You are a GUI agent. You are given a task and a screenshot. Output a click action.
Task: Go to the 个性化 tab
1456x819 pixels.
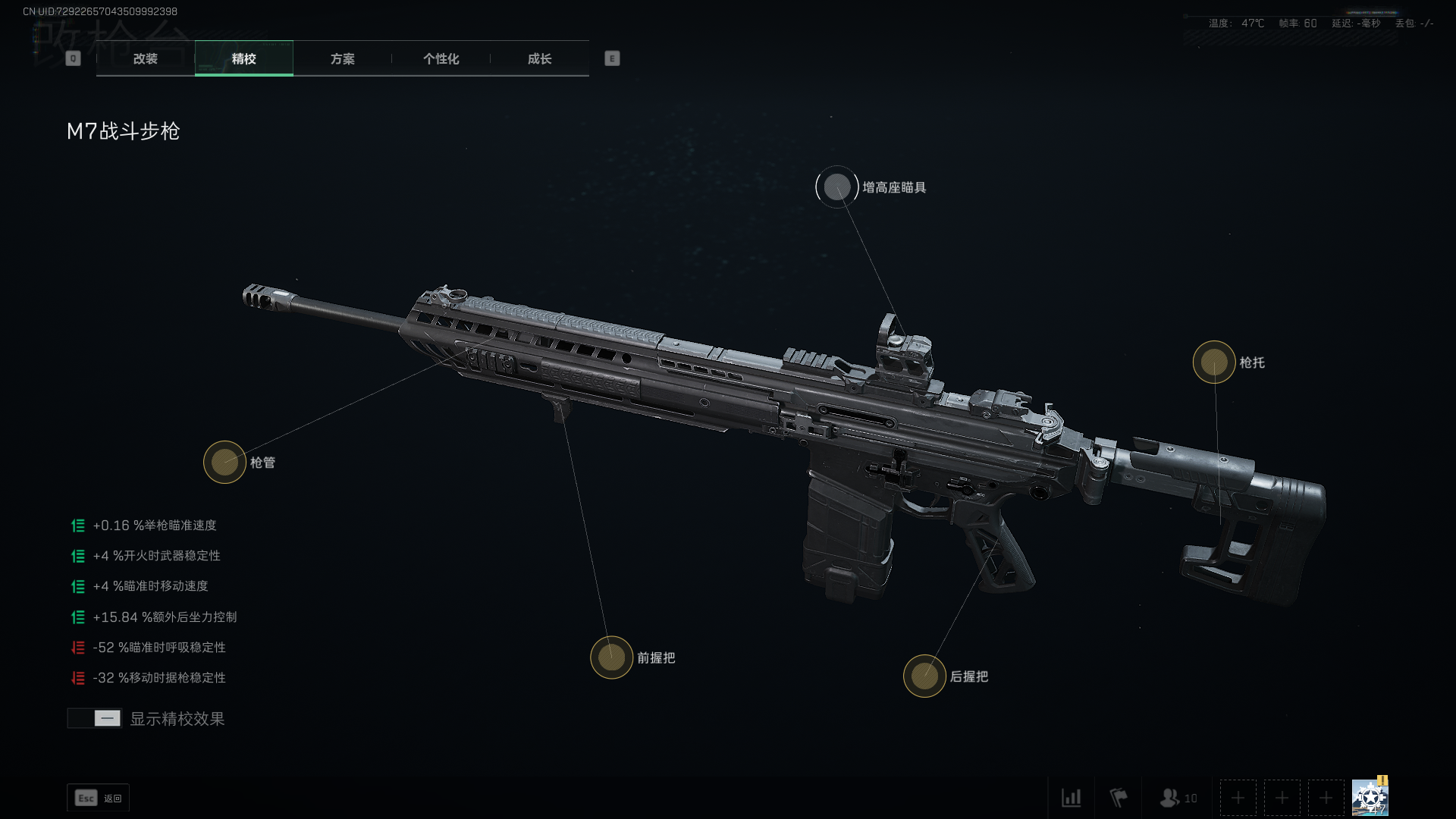click(x=441, y=58)
